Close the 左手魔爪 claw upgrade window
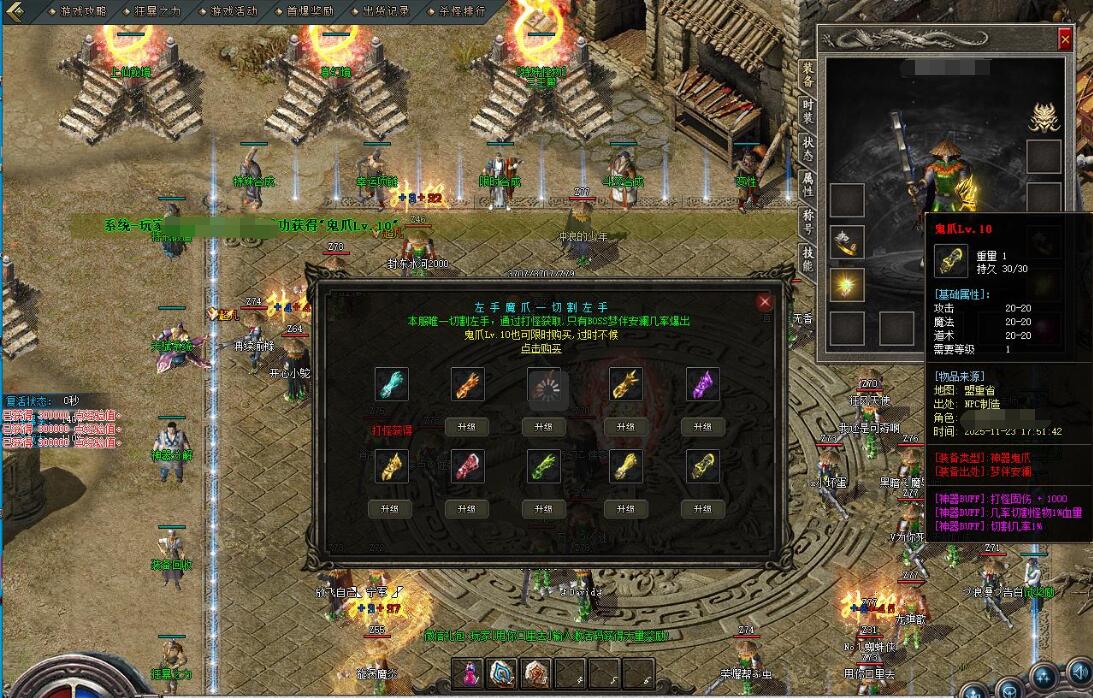This screenshot has height=698, width=1093. coord(765,301)
